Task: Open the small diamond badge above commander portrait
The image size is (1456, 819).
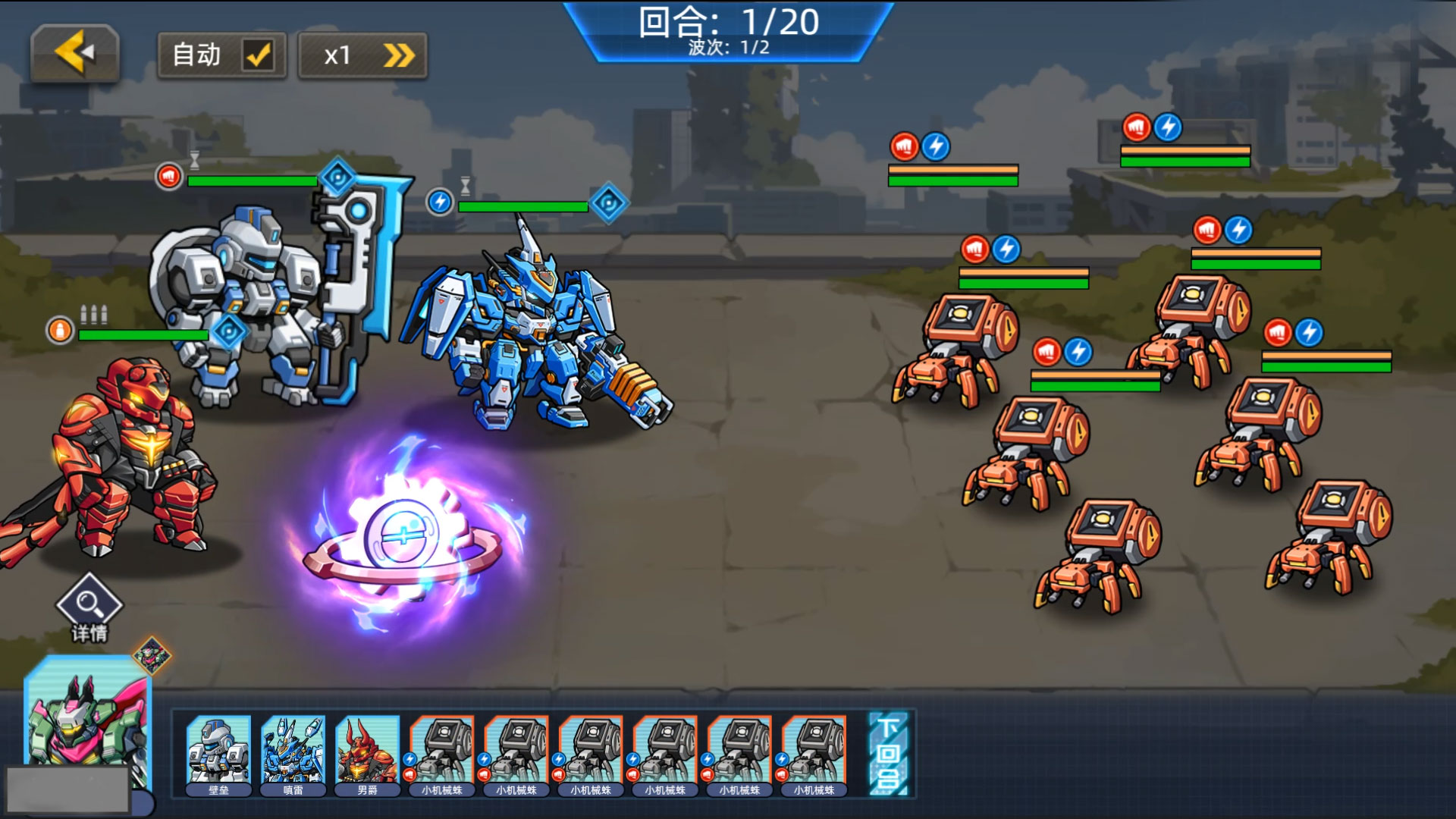Action: coord(152,654)
